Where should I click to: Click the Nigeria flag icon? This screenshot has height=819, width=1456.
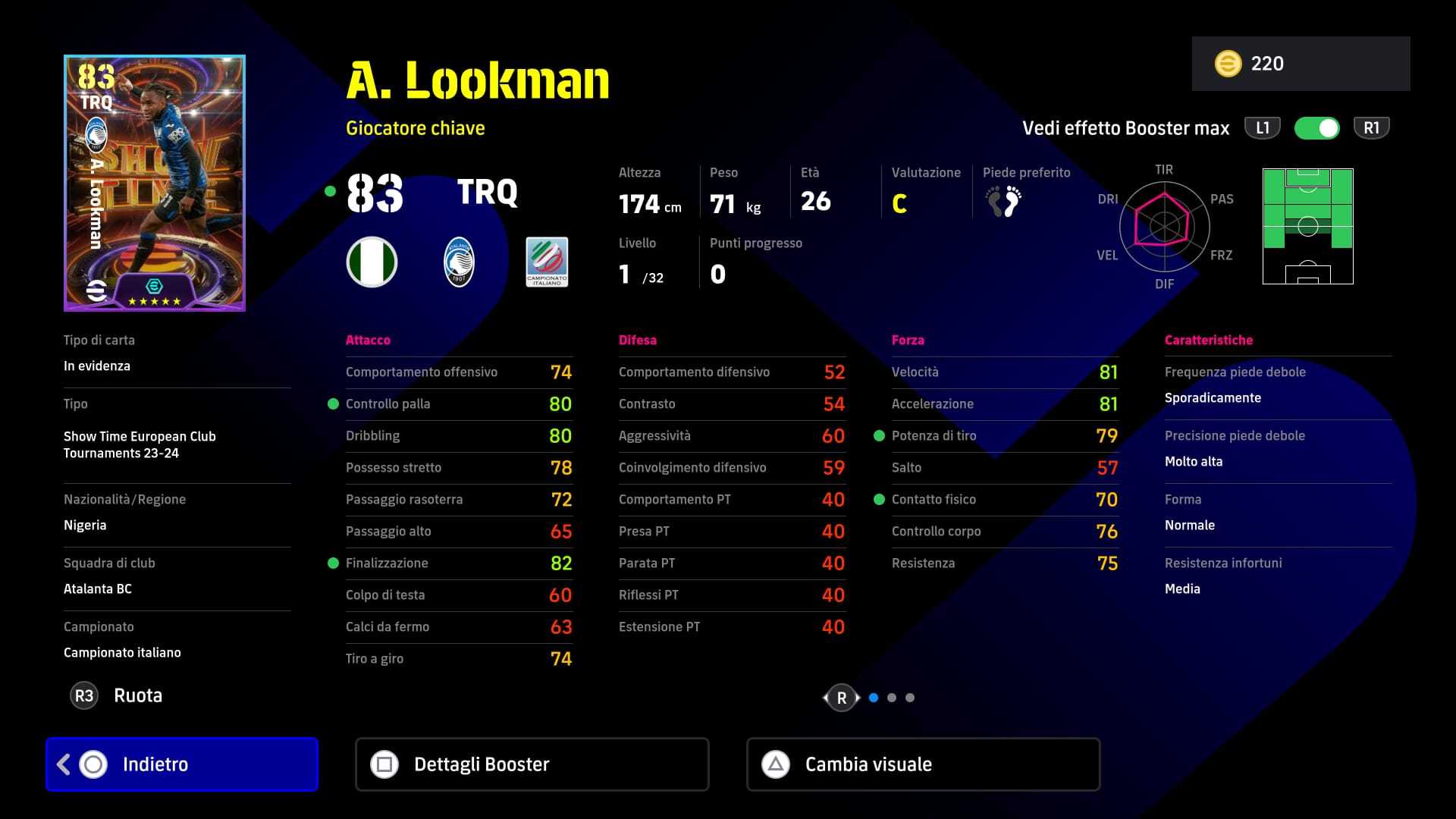(x=372, y=262)
